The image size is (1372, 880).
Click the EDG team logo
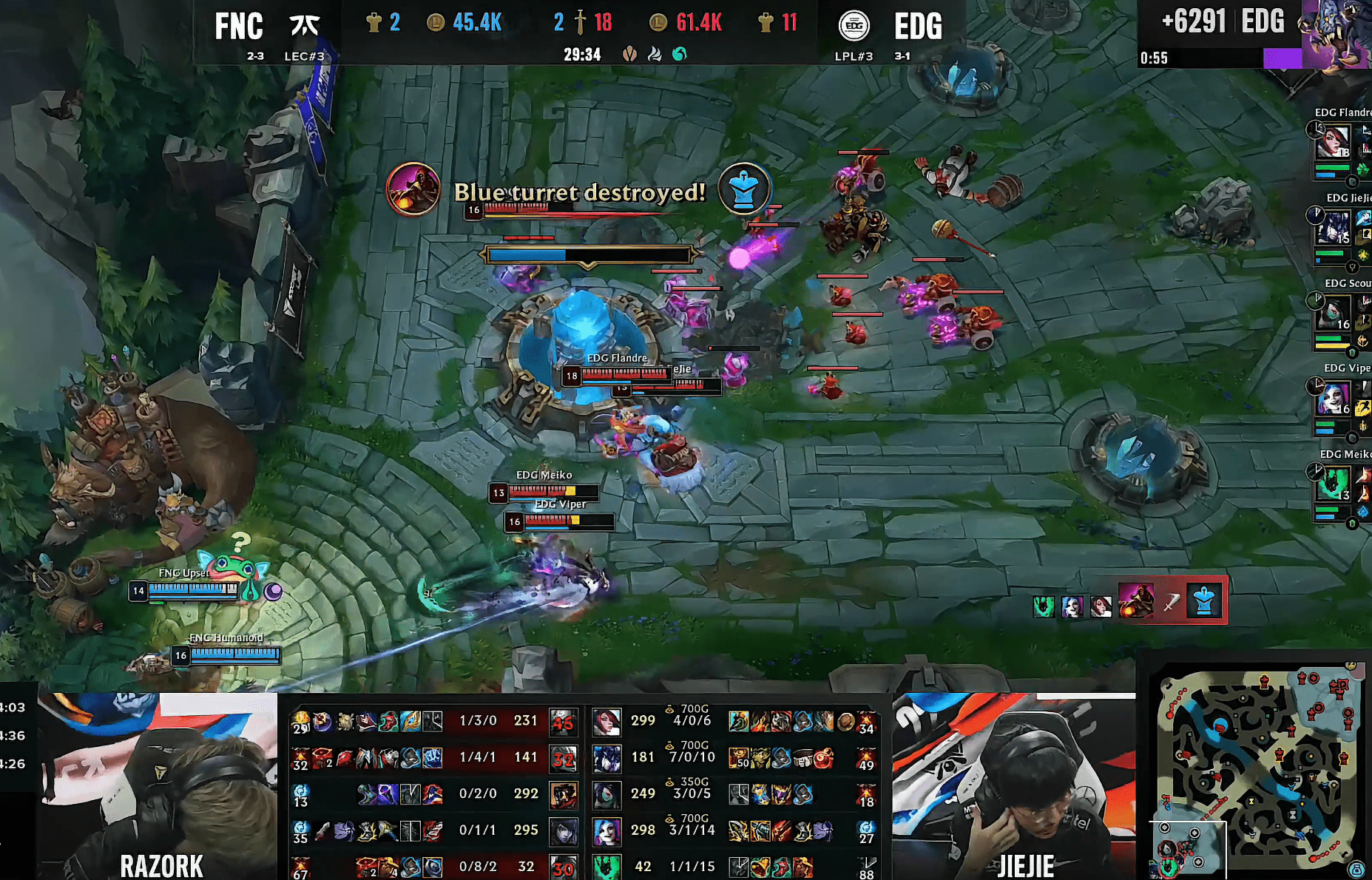pos(854,27)
